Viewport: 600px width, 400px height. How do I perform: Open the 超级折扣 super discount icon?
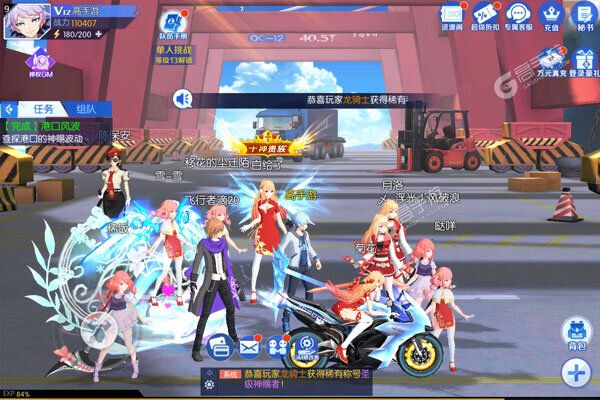point(485,16)
